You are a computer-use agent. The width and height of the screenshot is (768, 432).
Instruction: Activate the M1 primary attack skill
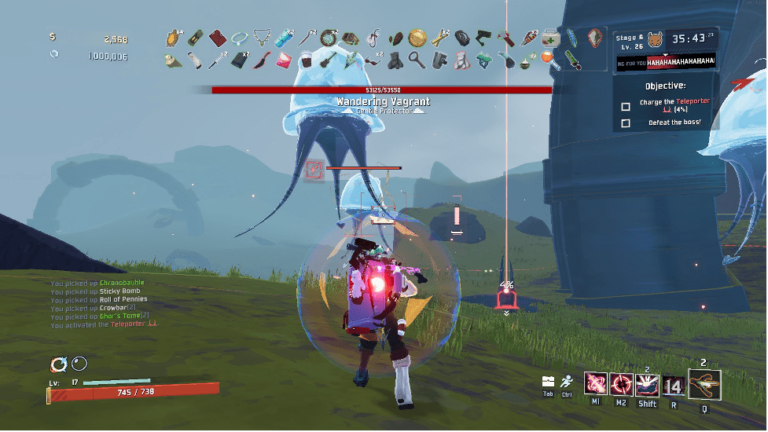point(596,385)
